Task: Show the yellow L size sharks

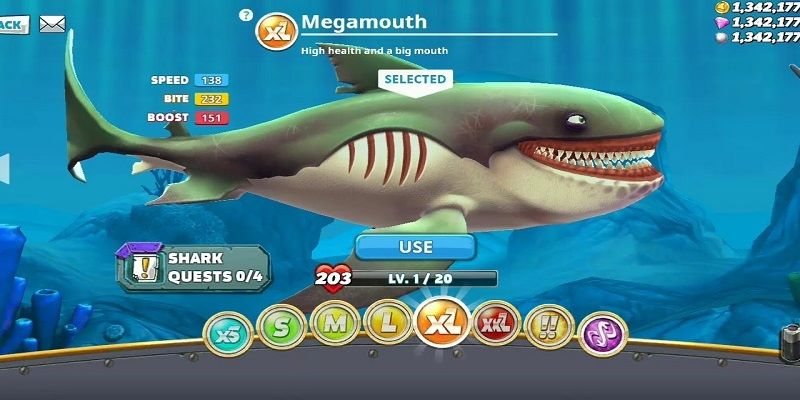Action: 387,324
